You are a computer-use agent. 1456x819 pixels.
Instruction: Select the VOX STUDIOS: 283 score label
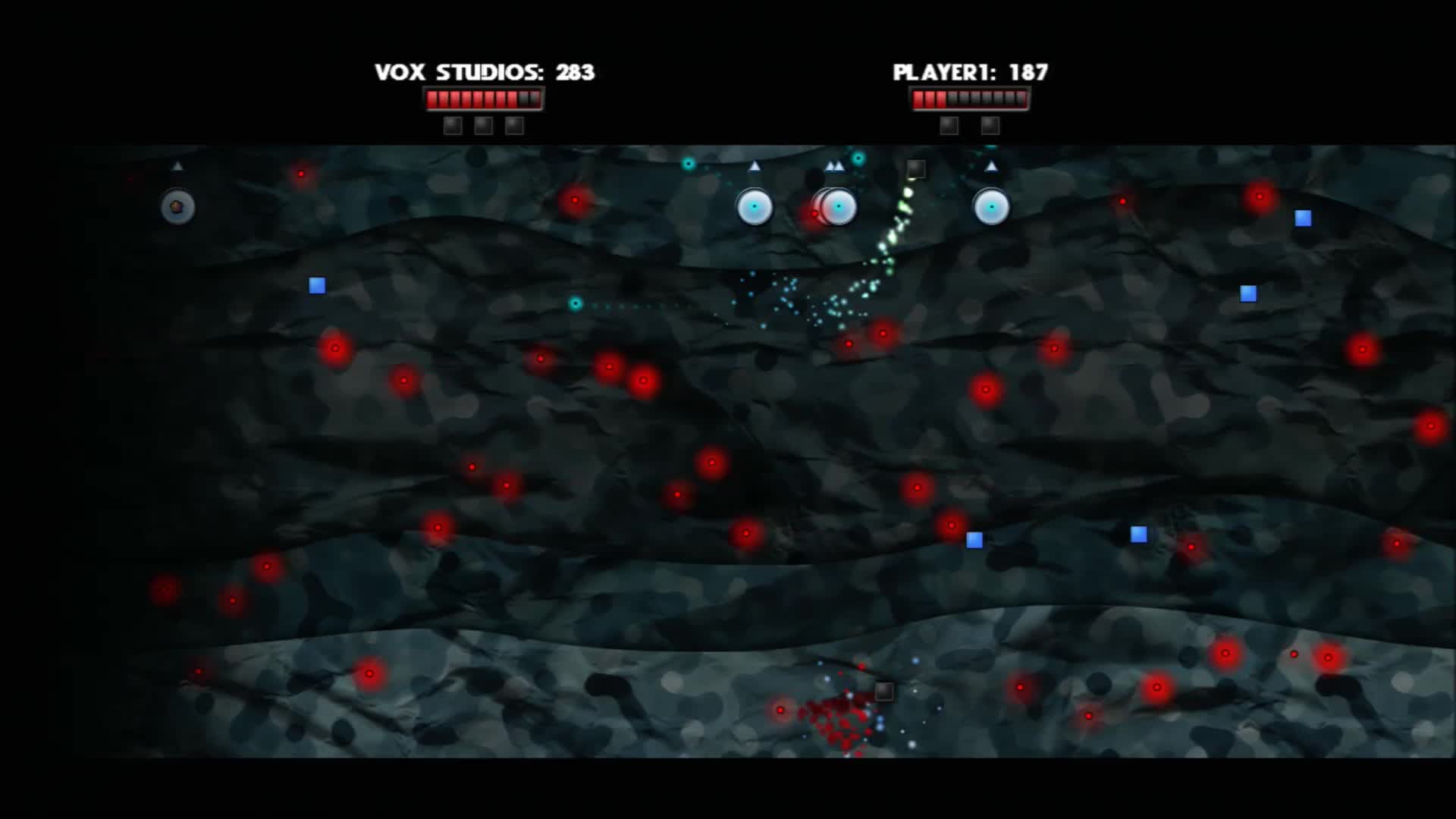(x=485, y=72)
